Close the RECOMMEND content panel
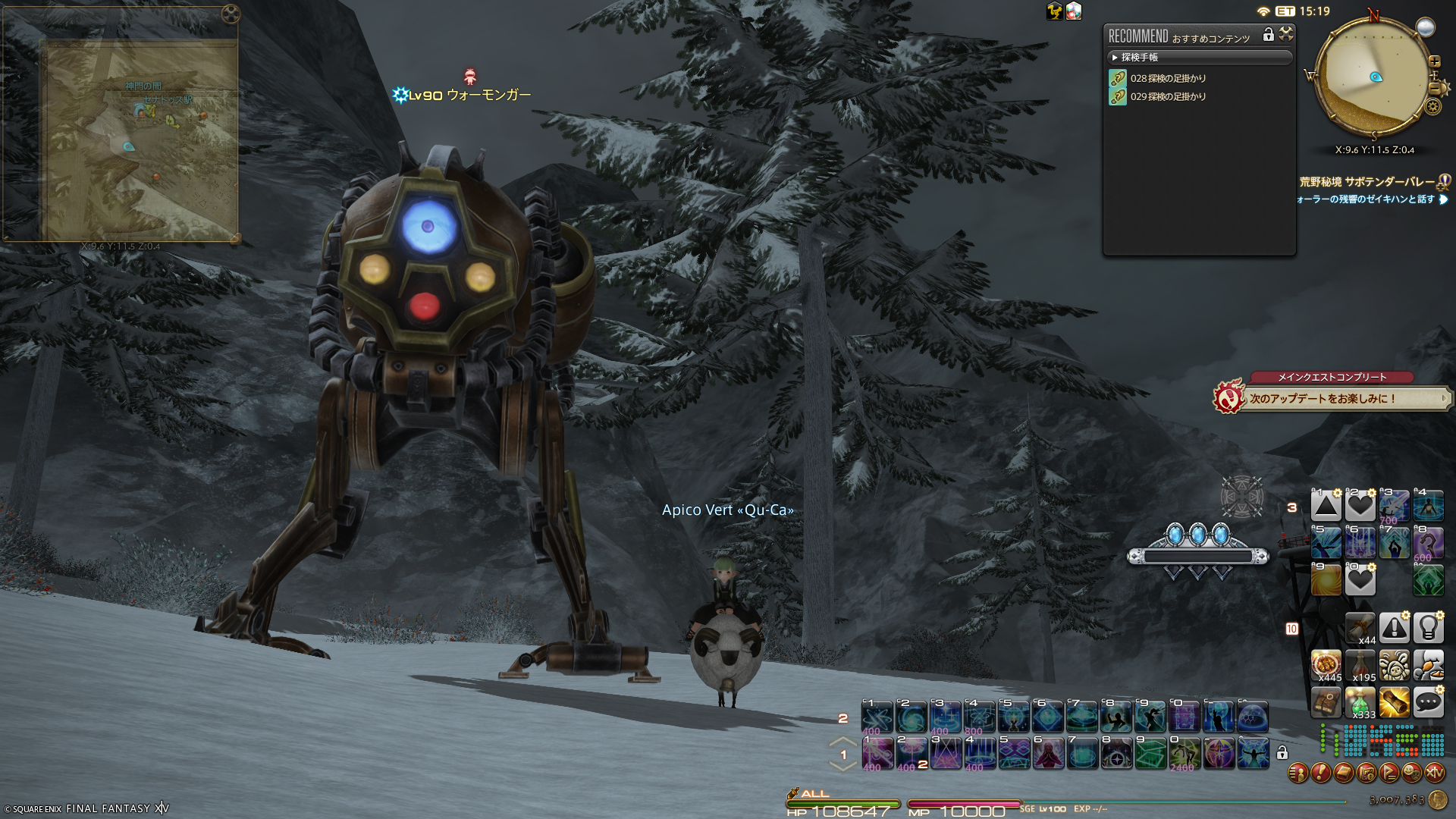The image size is (1456, 819). point(1286,34)
